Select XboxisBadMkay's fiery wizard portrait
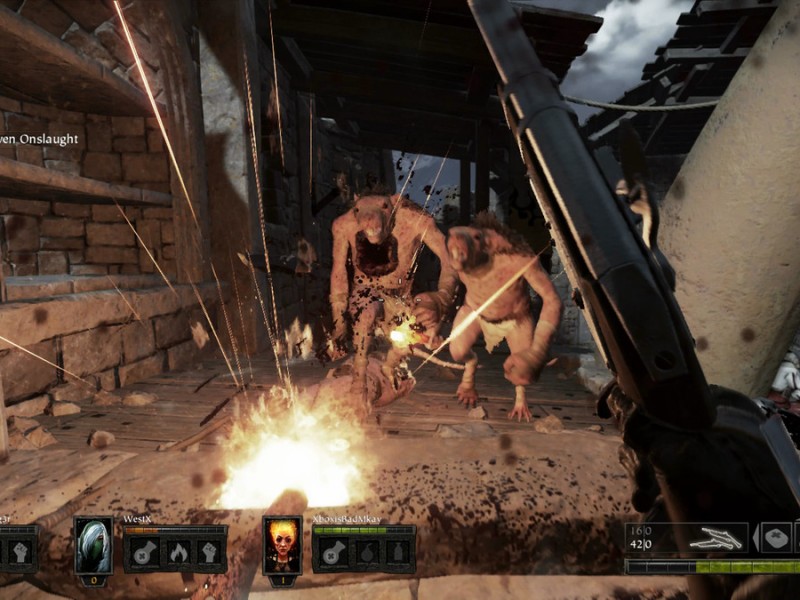800x600 pixels. coord(282,546)
